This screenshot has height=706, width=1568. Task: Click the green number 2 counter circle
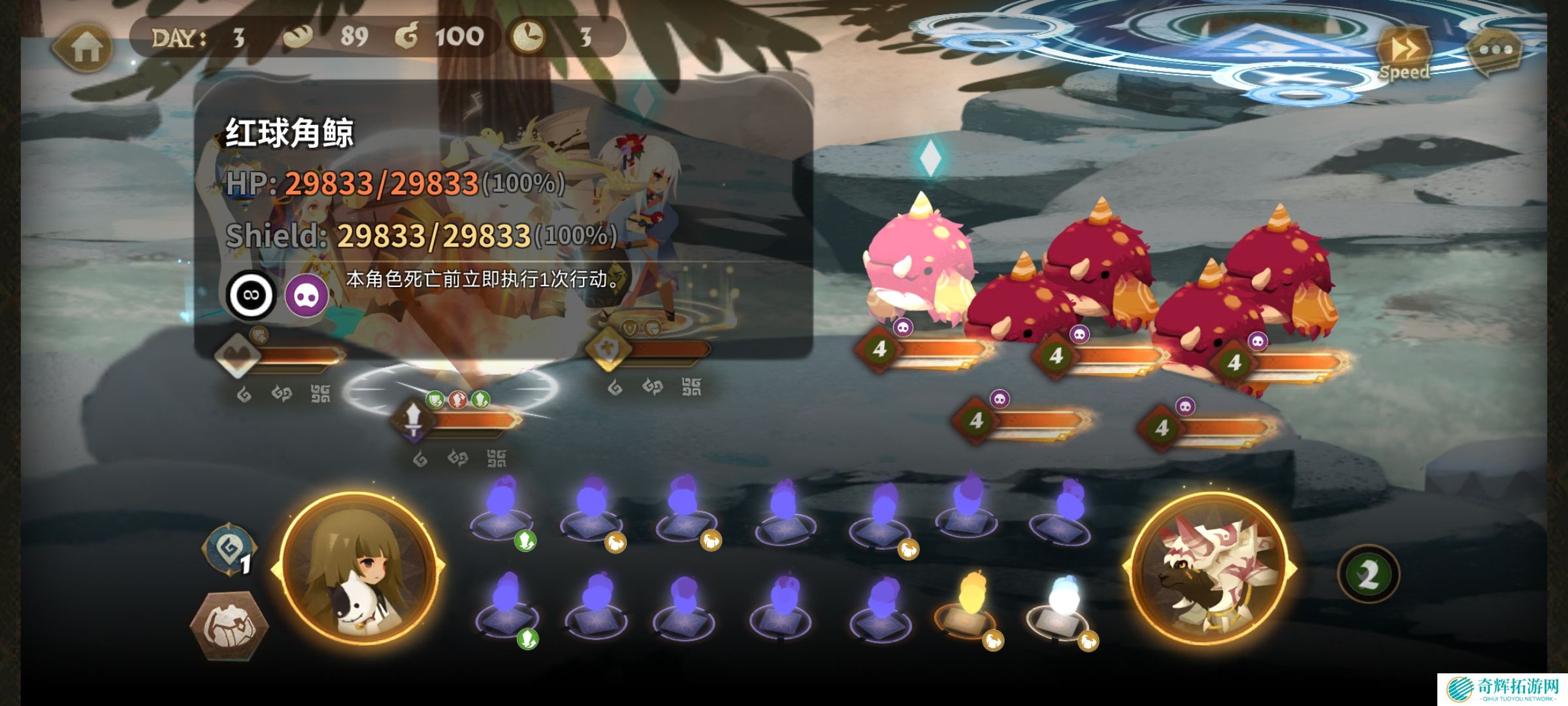(x=1369, y=575)
